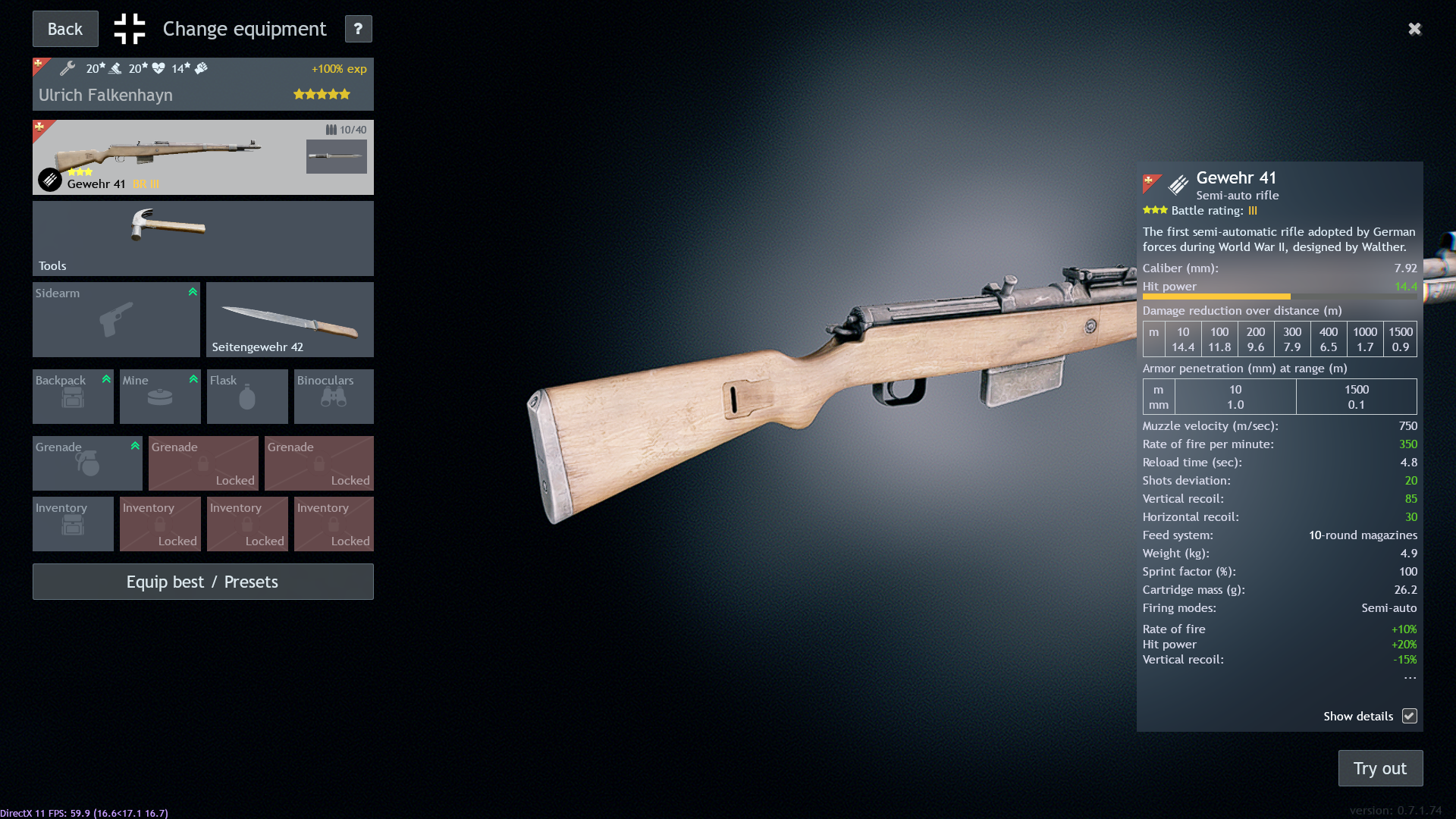1456x819 pixels.
Task: Close the equipment screen
Action: [x=1414, y=29]
